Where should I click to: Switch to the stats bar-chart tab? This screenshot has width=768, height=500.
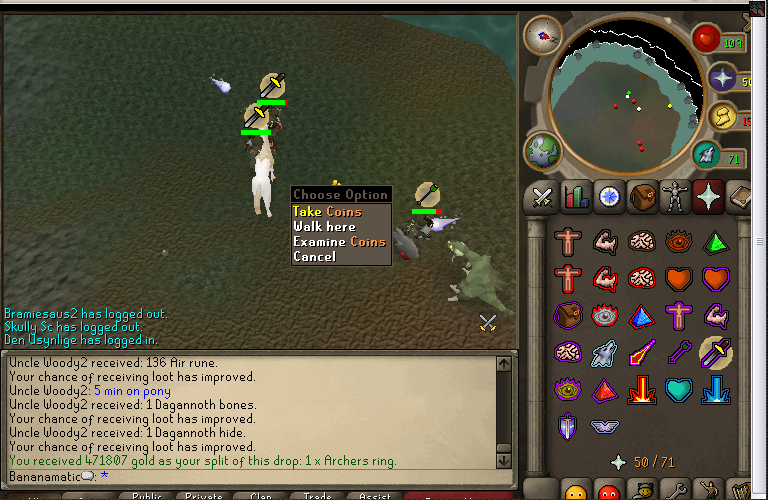coord(576,197)
